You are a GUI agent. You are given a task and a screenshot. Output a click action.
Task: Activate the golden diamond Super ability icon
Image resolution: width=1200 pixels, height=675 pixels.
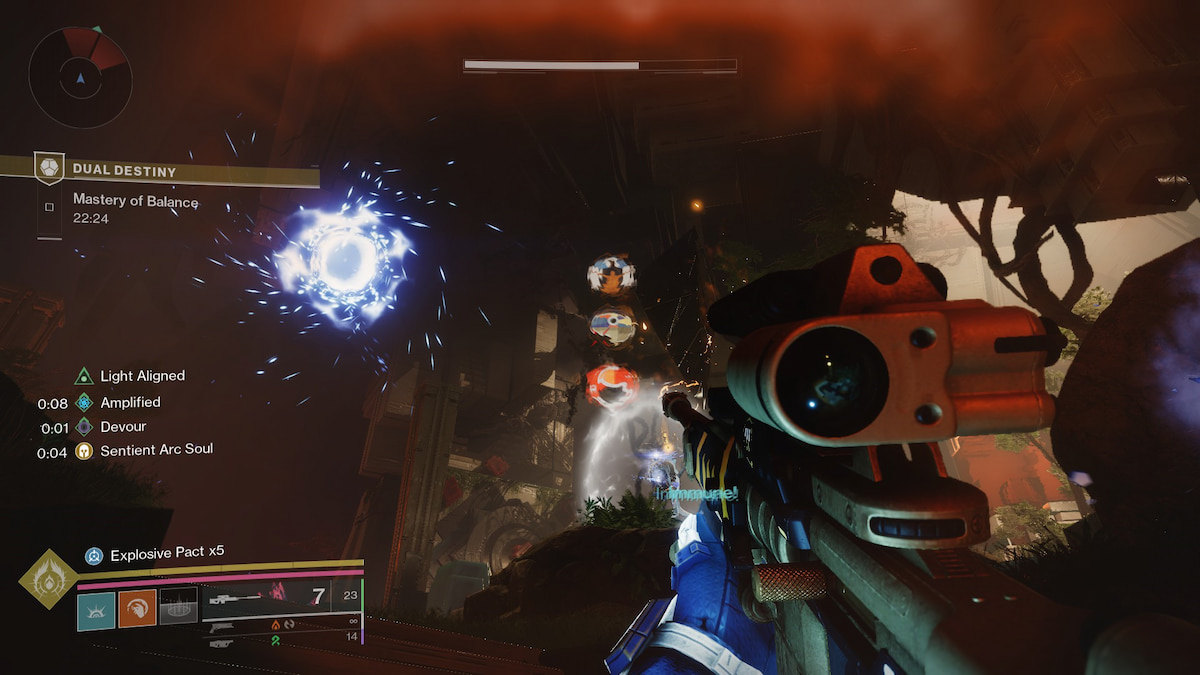click(x=48, y=579)
